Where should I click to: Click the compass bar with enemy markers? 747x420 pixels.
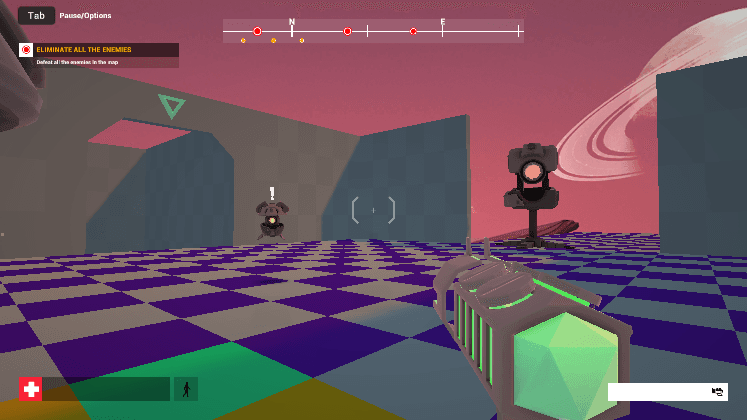point(373,31)
